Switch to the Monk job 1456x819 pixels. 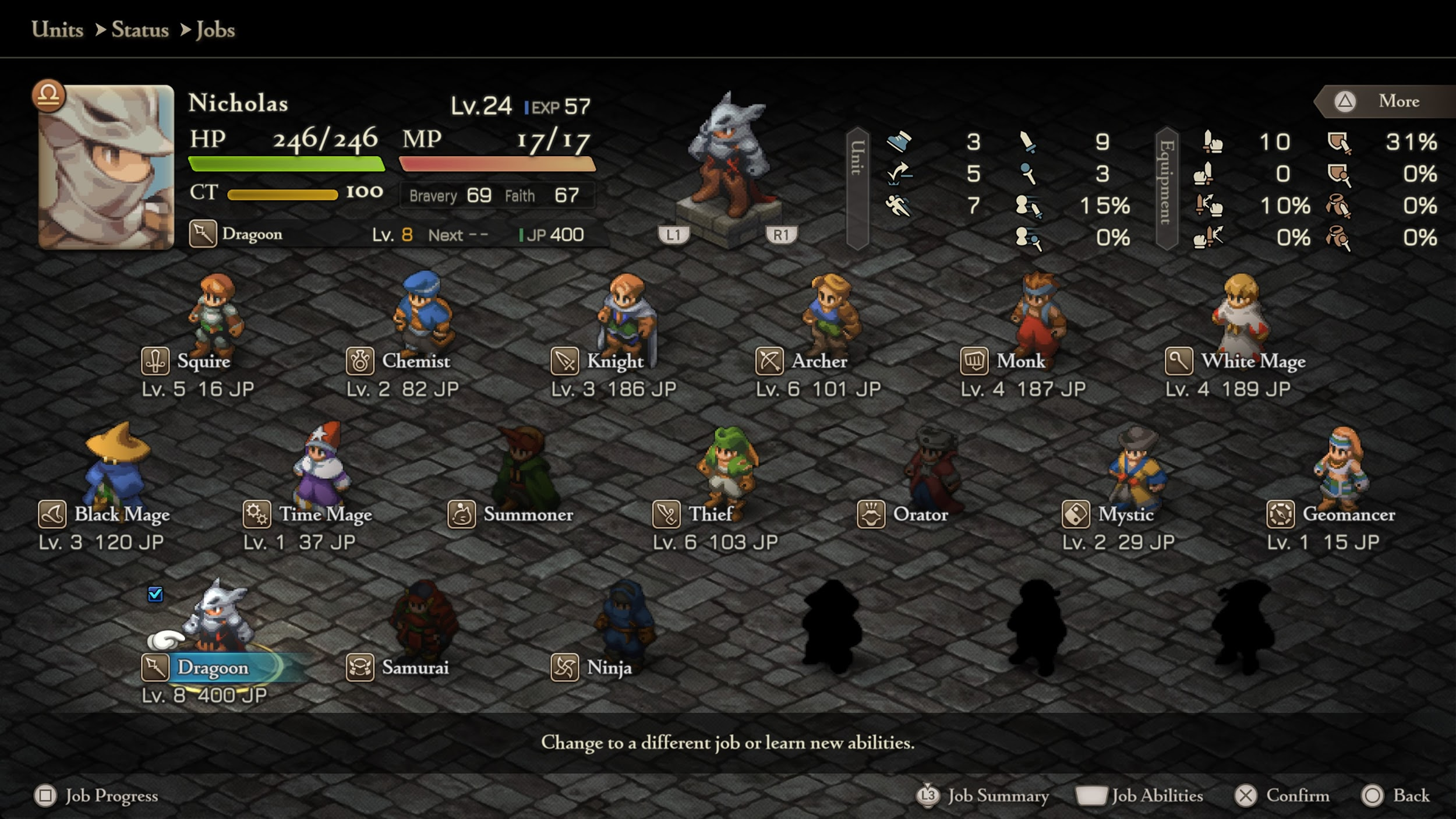[x=1020, y=361]
